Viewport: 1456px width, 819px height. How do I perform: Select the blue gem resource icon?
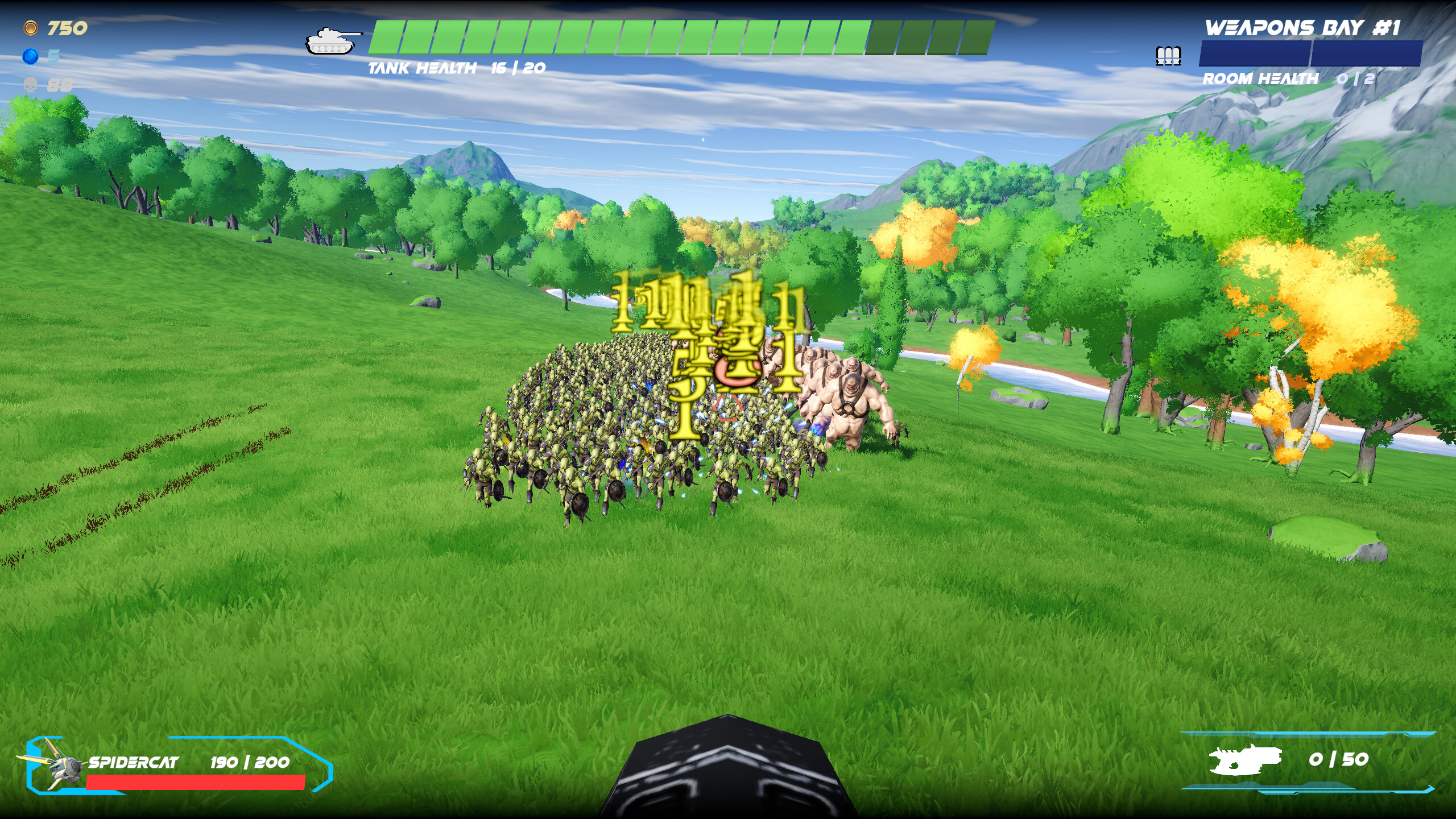(31, 57)
